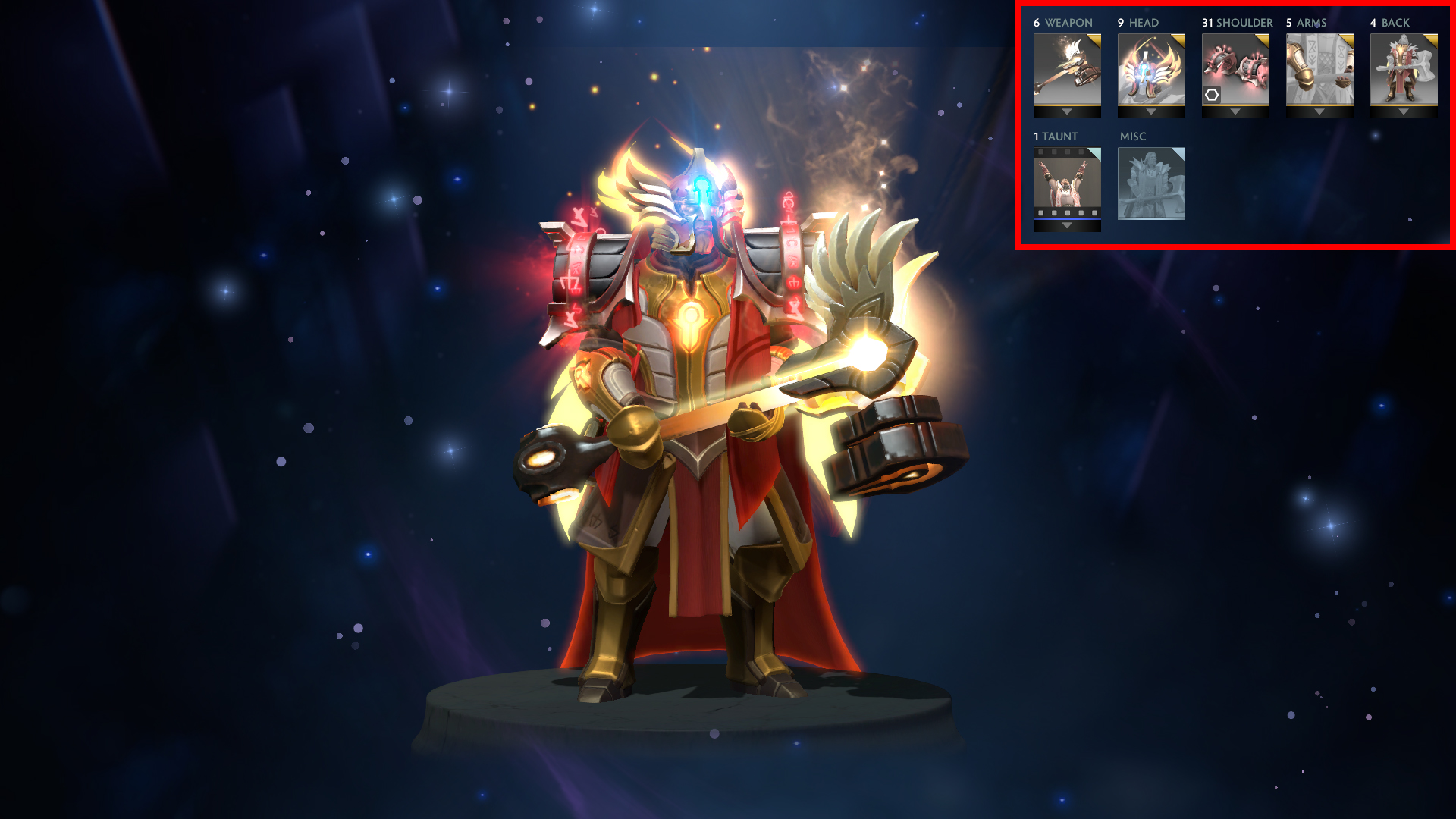Screen dimensions: 1456x819
Task: Expand the dropdown arrow under Head
Action: click(x=1151, y=112)
